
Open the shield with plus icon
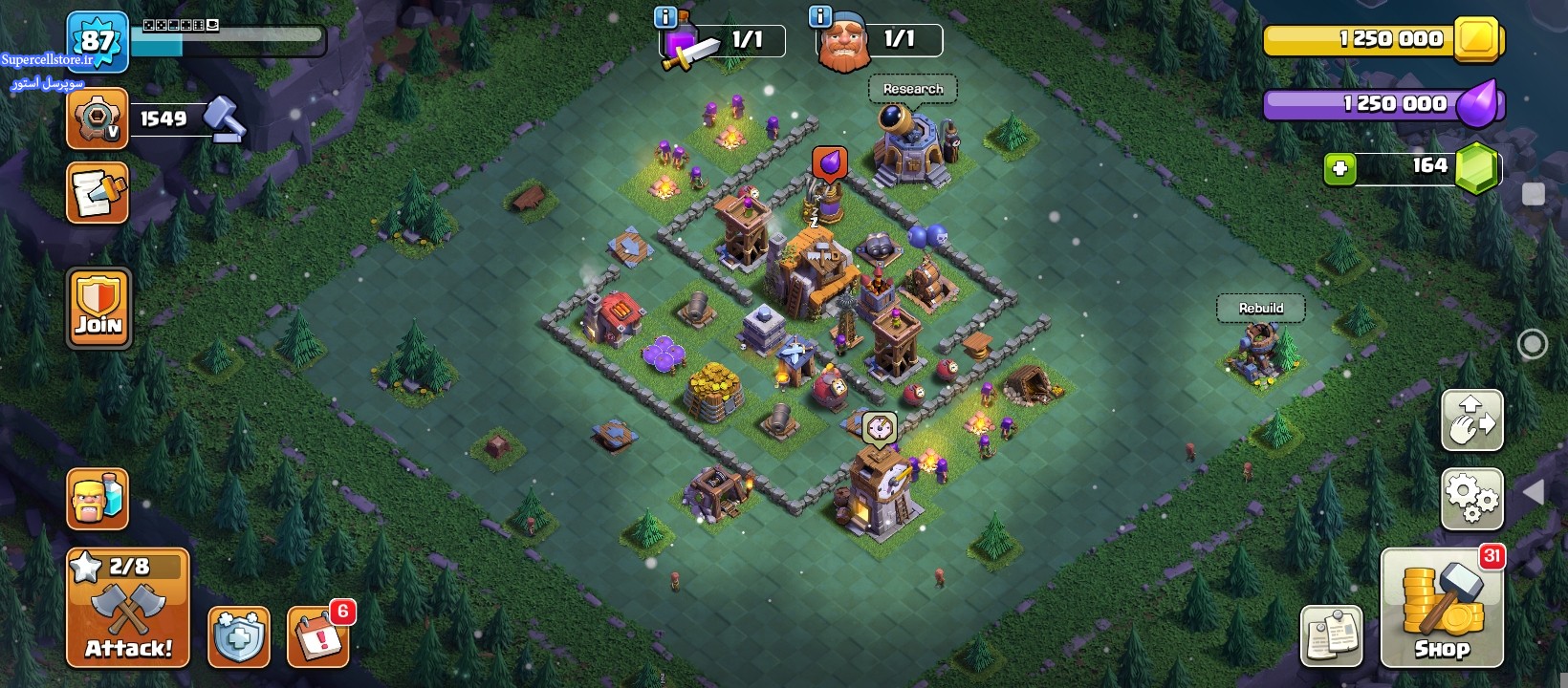point(238,636)
